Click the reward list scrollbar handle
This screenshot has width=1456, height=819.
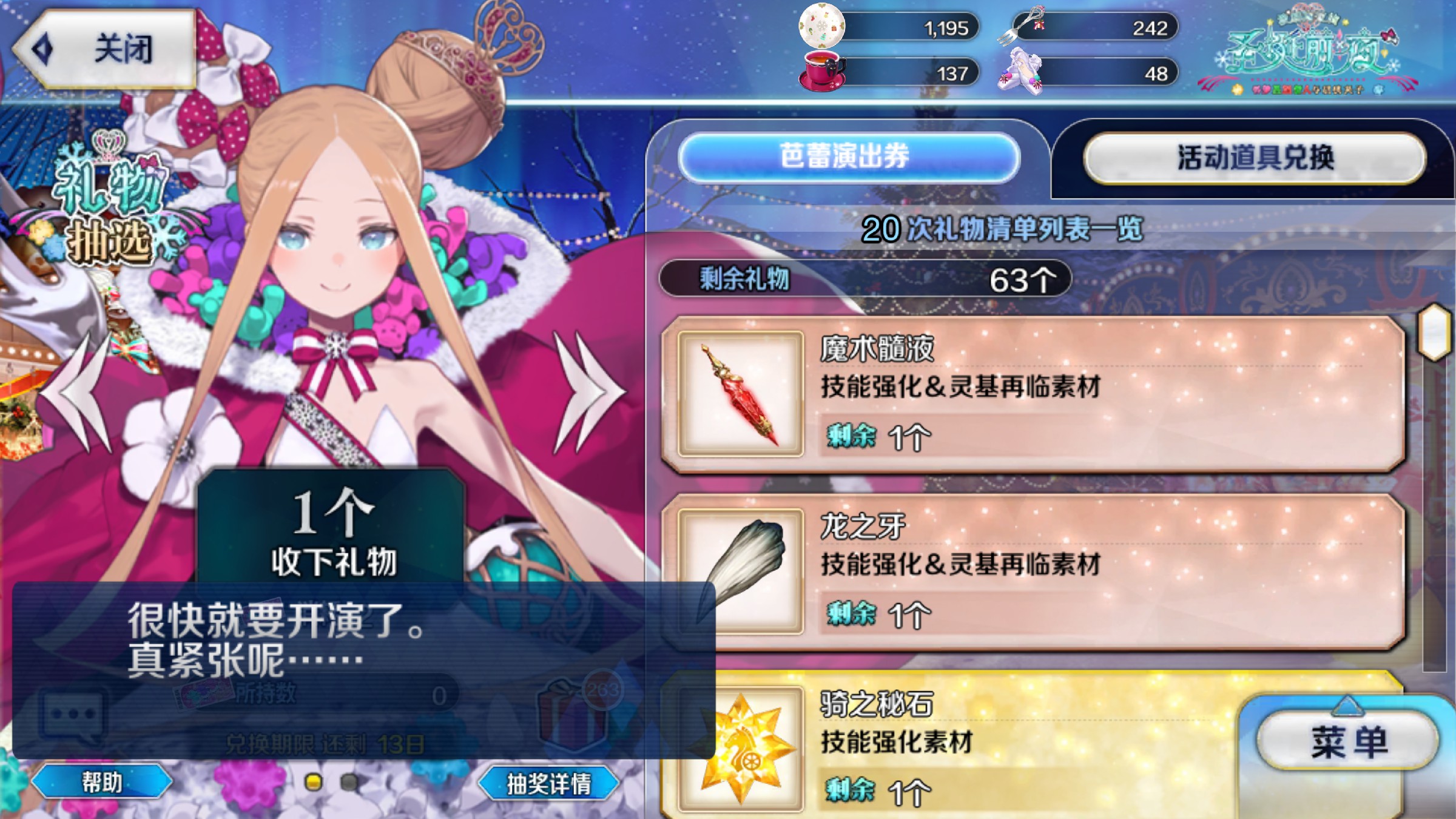coord(1434,332)
